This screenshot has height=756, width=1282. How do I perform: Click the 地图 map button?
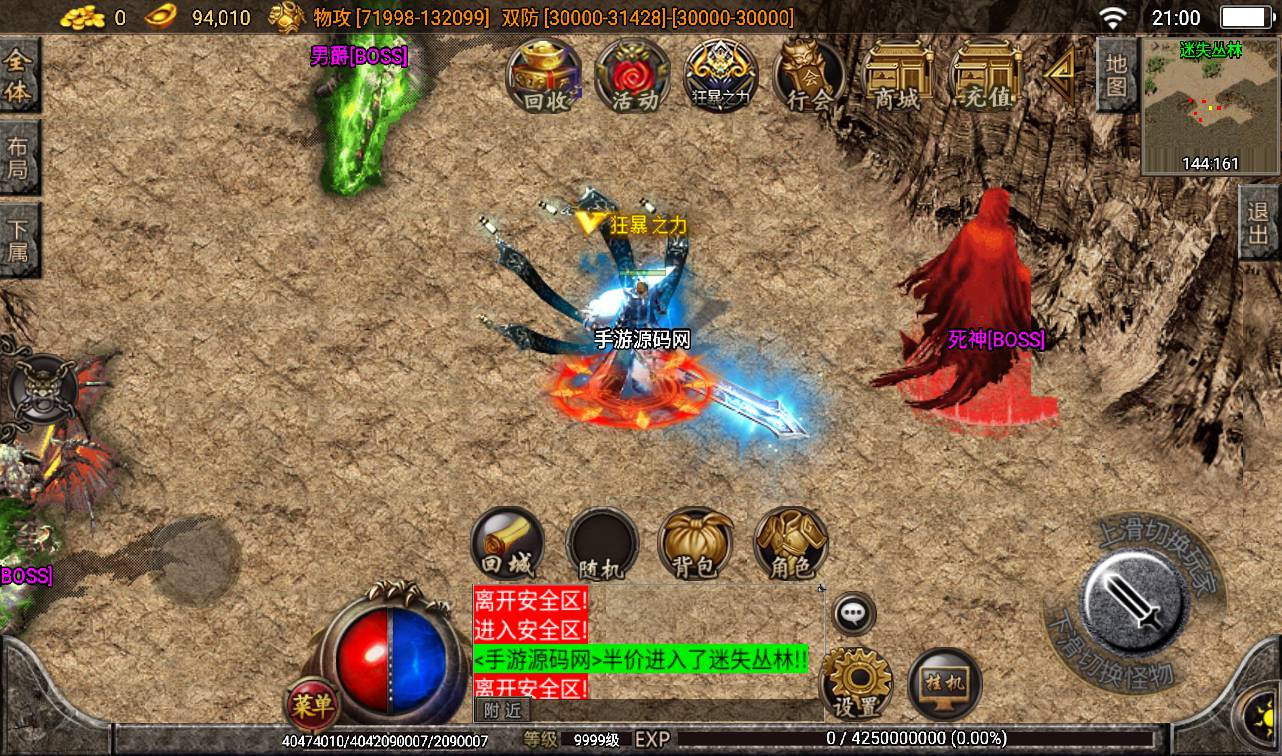[1117, 75]
